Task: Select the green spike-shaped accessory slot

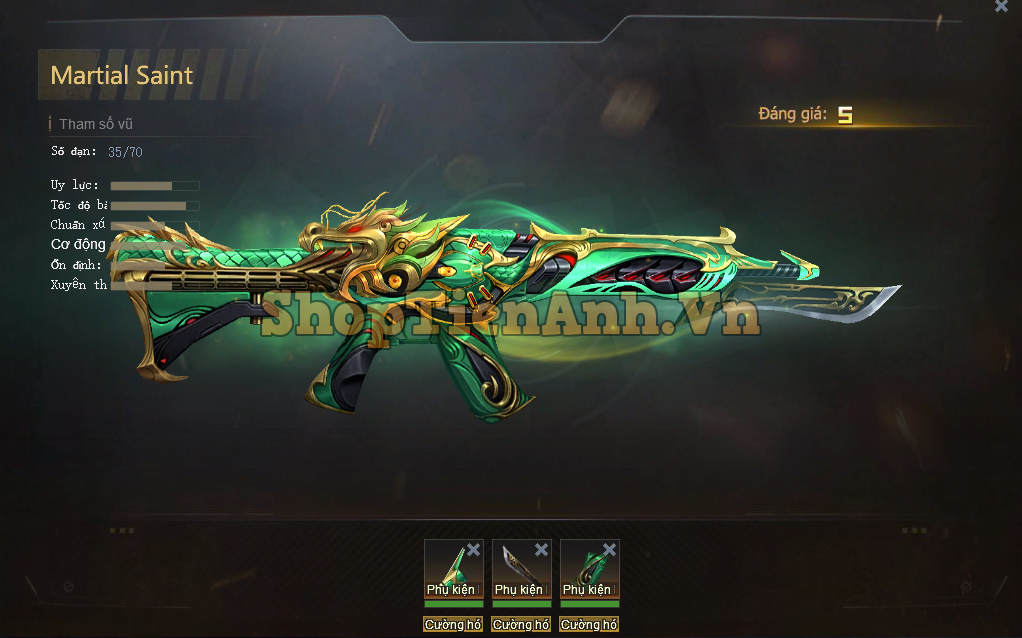Action: pyautogui.click(x=449, y=568)
